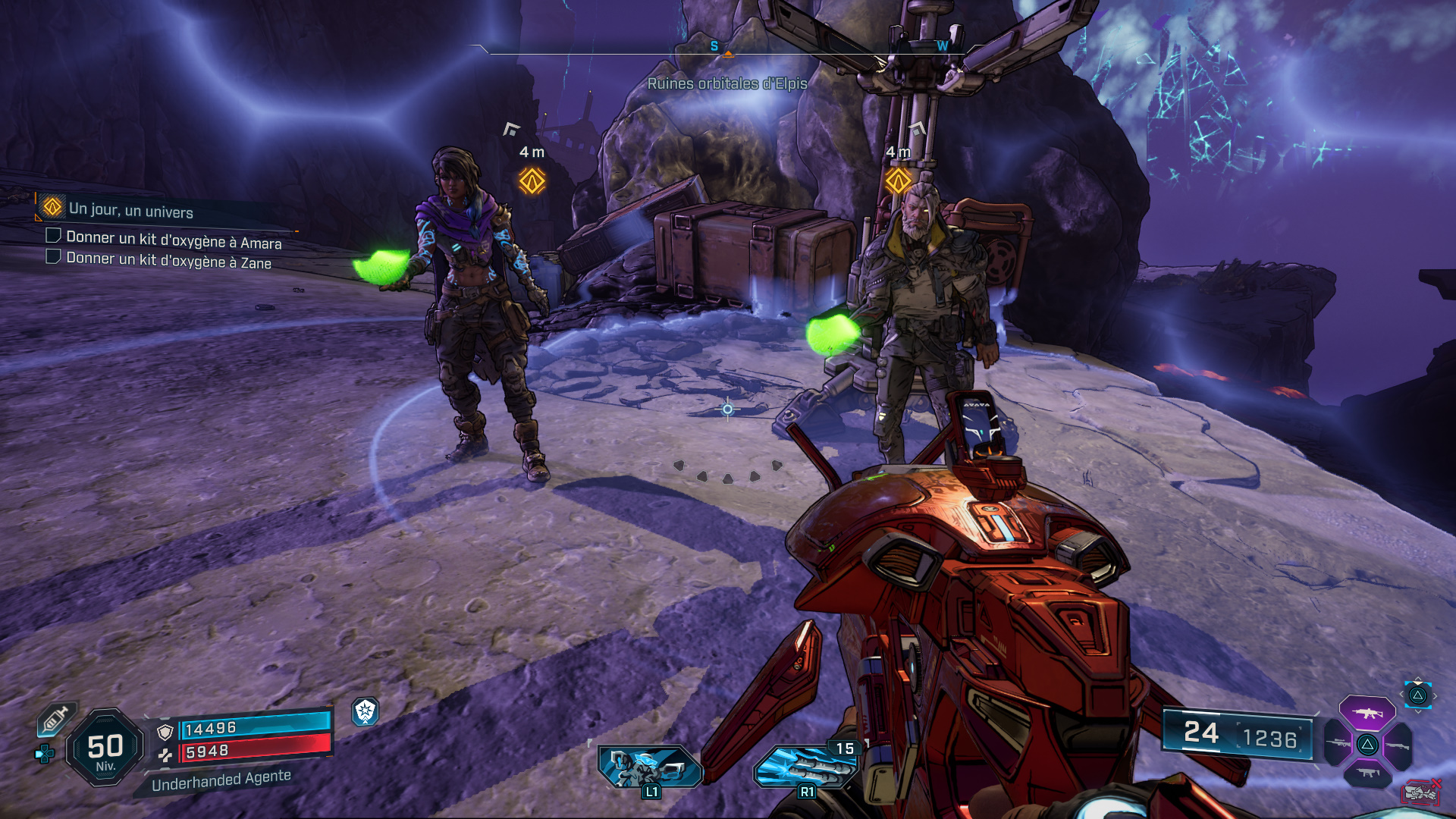Open the equipped weapon thumbnail at top right
The width and height of the screenshot is (1456, 819).
click(x=1419, y=695)
